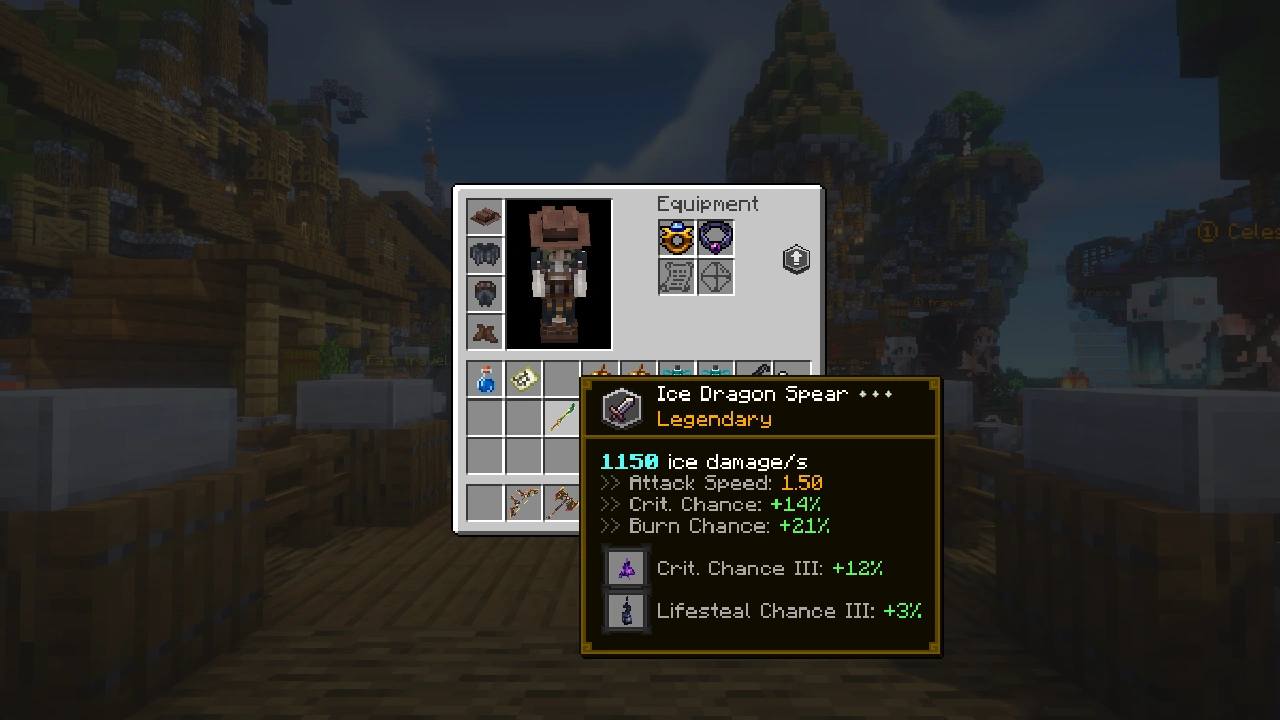Pick the purple necklace equipment slot

tap(715, 238)
